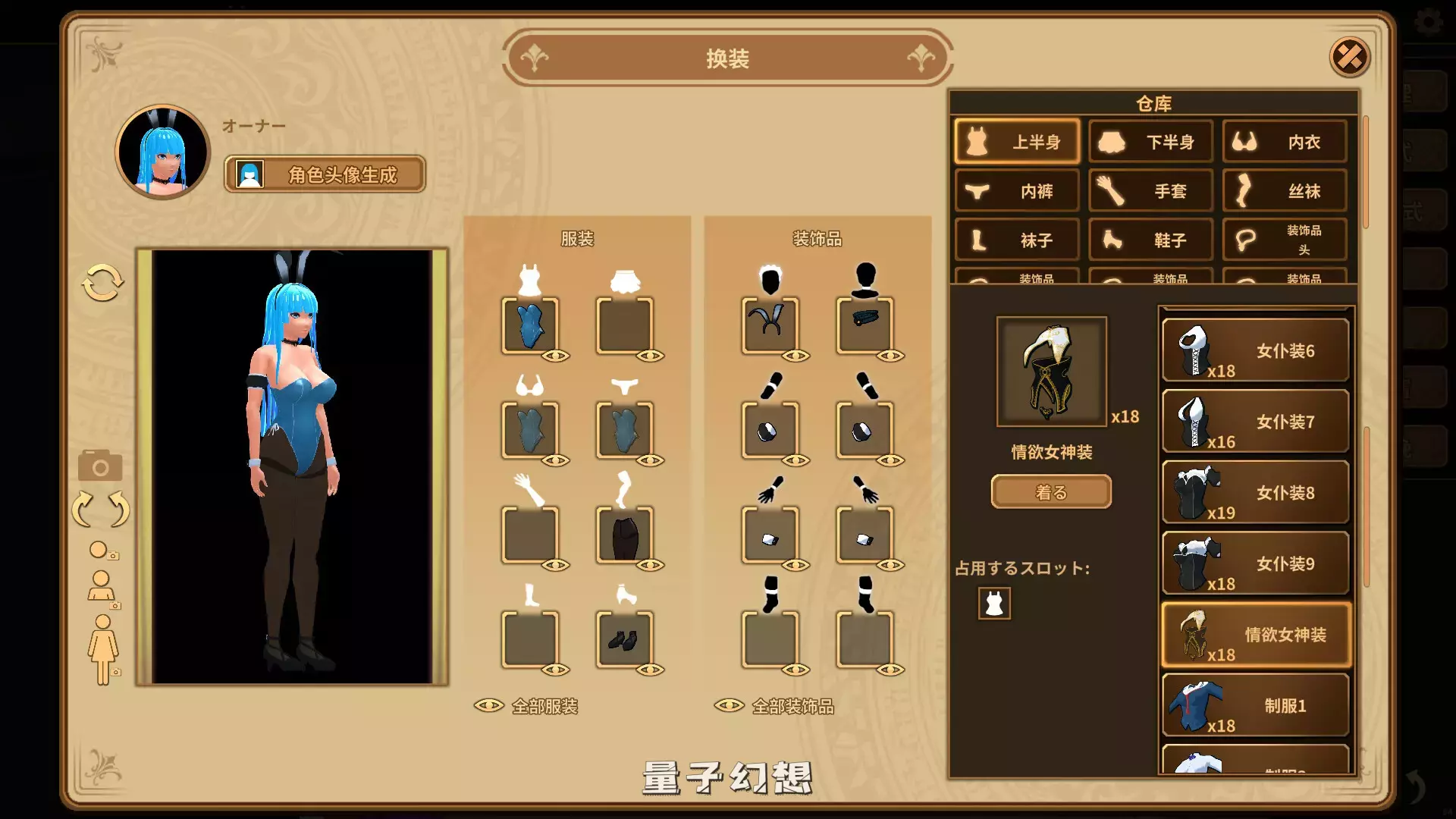Open the 内裤 panties category
1456x819 pixels.
point(1016,191)
